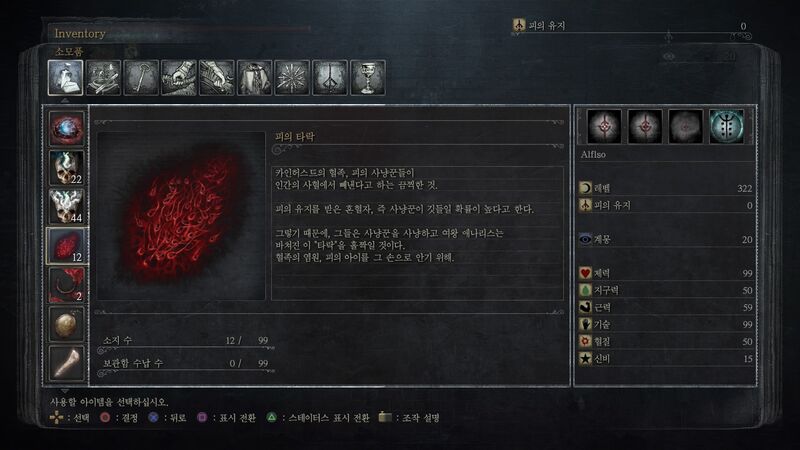
Task: Choose the skull item with count 44
Action: 67,206
